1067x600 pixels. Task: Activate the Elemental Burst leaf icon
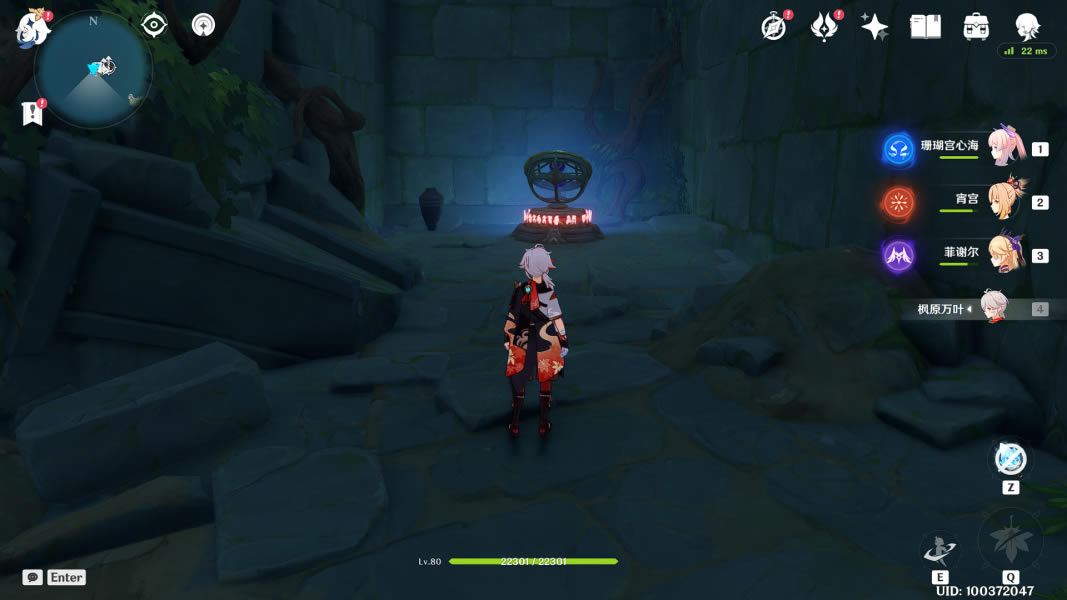click(x=1010, y=541)
